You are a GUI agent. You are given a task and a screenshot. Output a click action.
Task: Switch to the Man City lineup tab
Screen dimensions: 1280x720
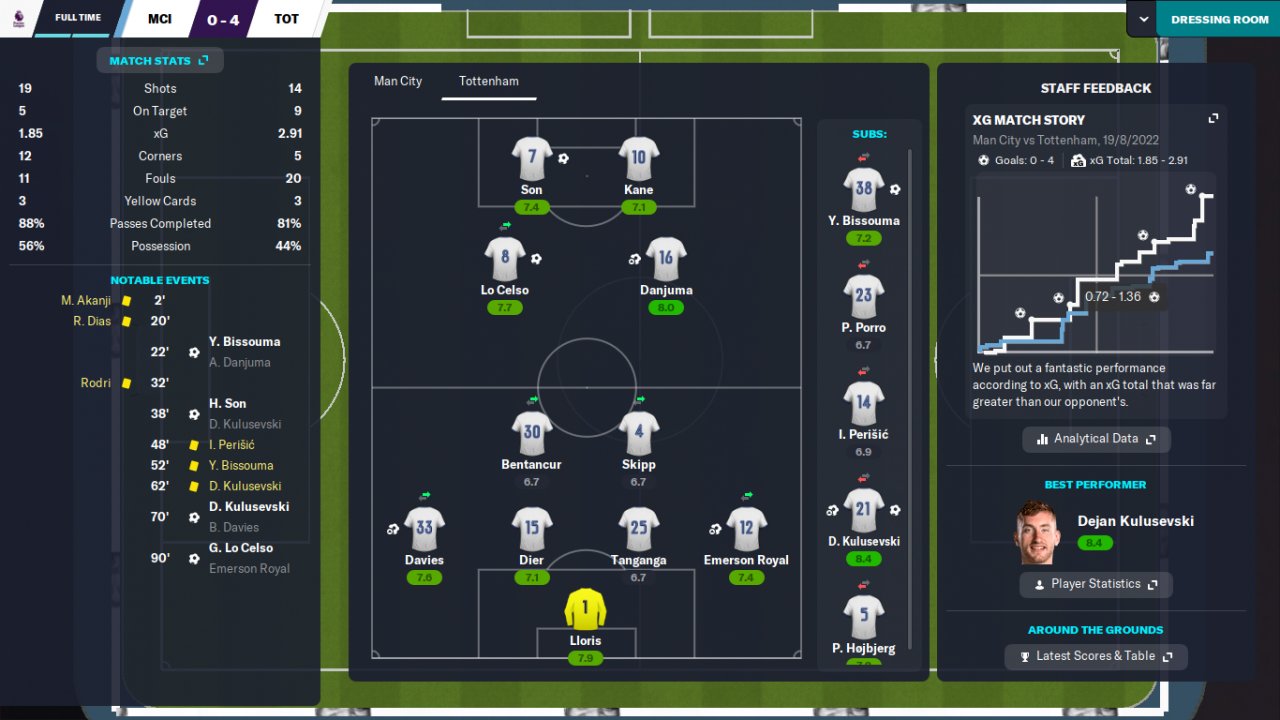pos(398,81)
